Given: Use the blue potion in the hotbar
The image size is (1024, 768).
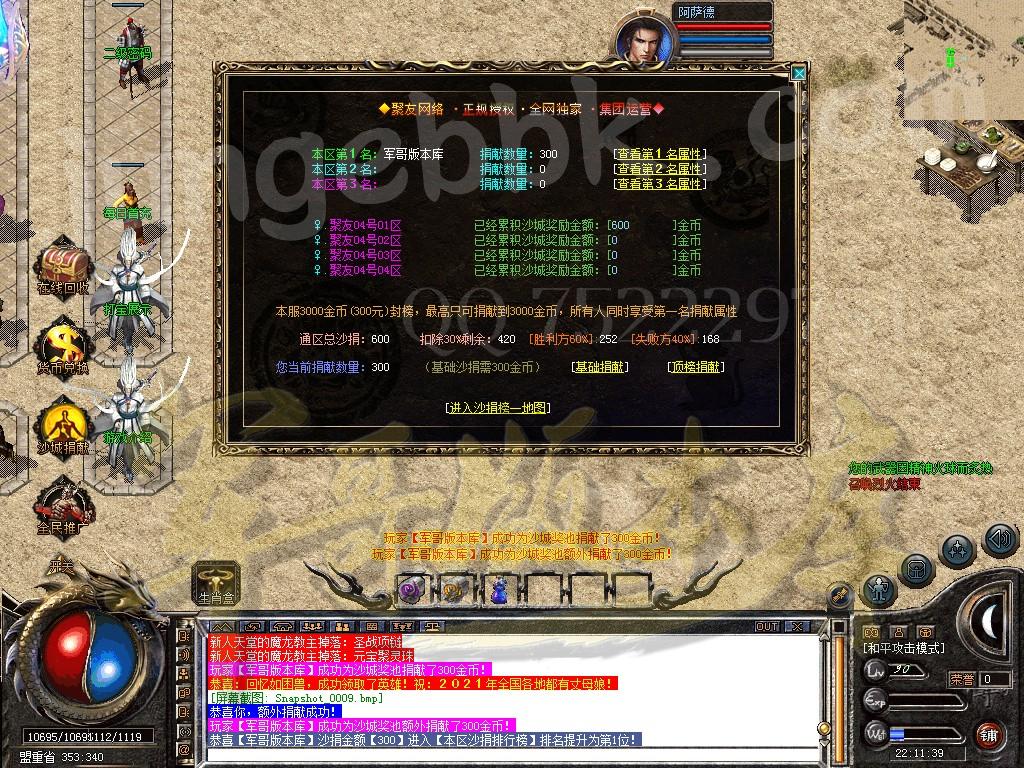Looking at the screenshot, I should [x=498, y=591].
